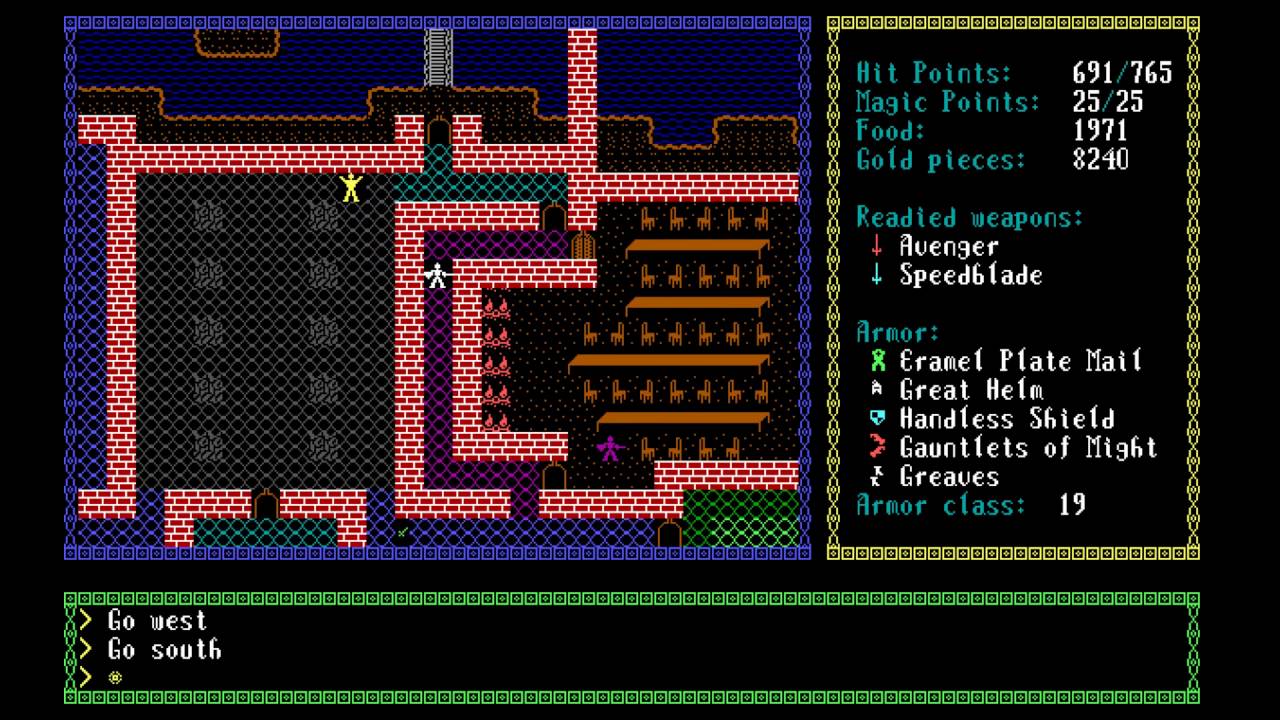Click the 'Go south' command text
The image size is (1280, 720).
166,650
